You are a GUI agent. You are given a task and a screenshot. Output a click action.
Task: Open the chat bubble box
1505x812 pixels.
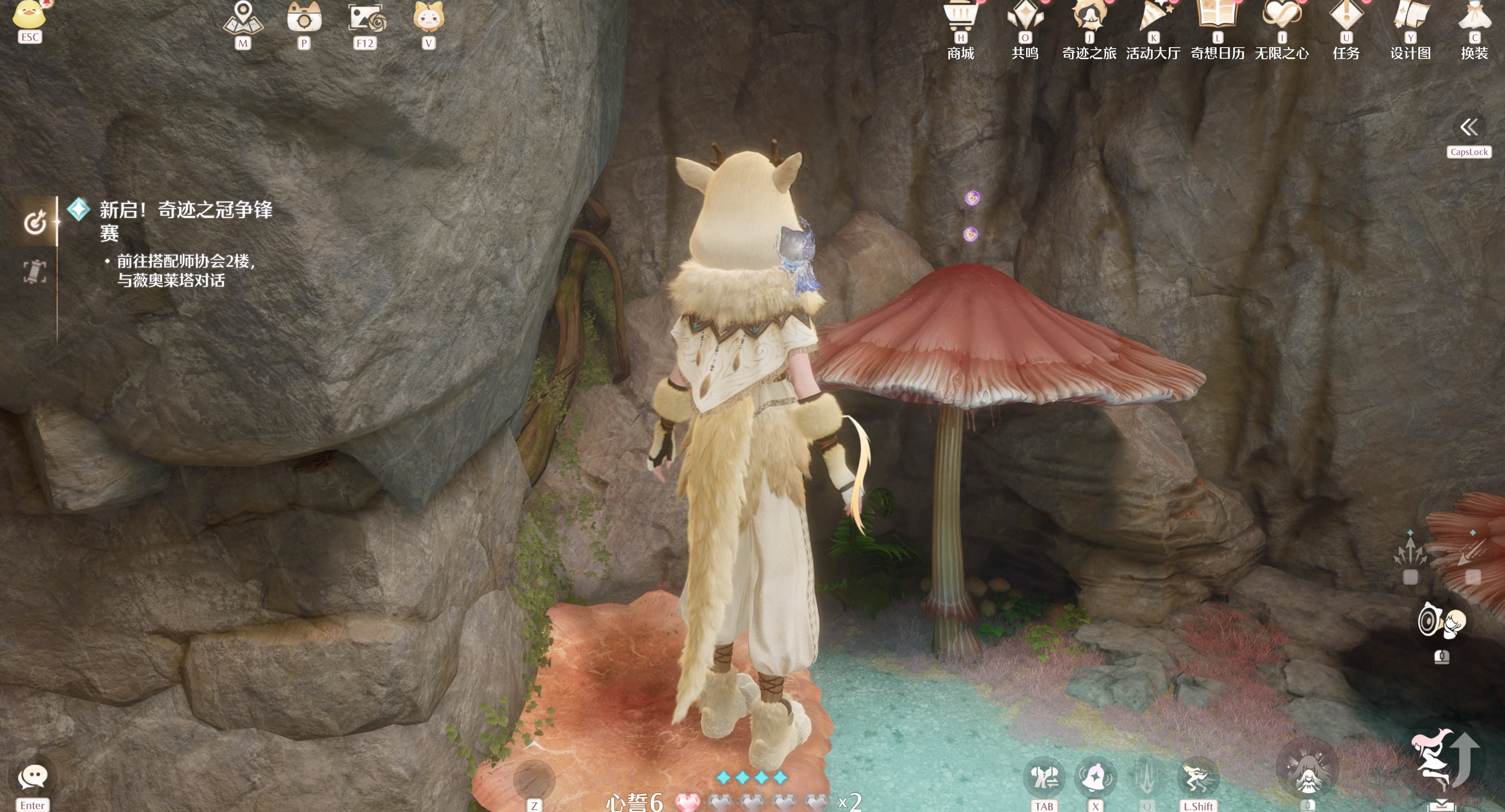pos(33,777)
